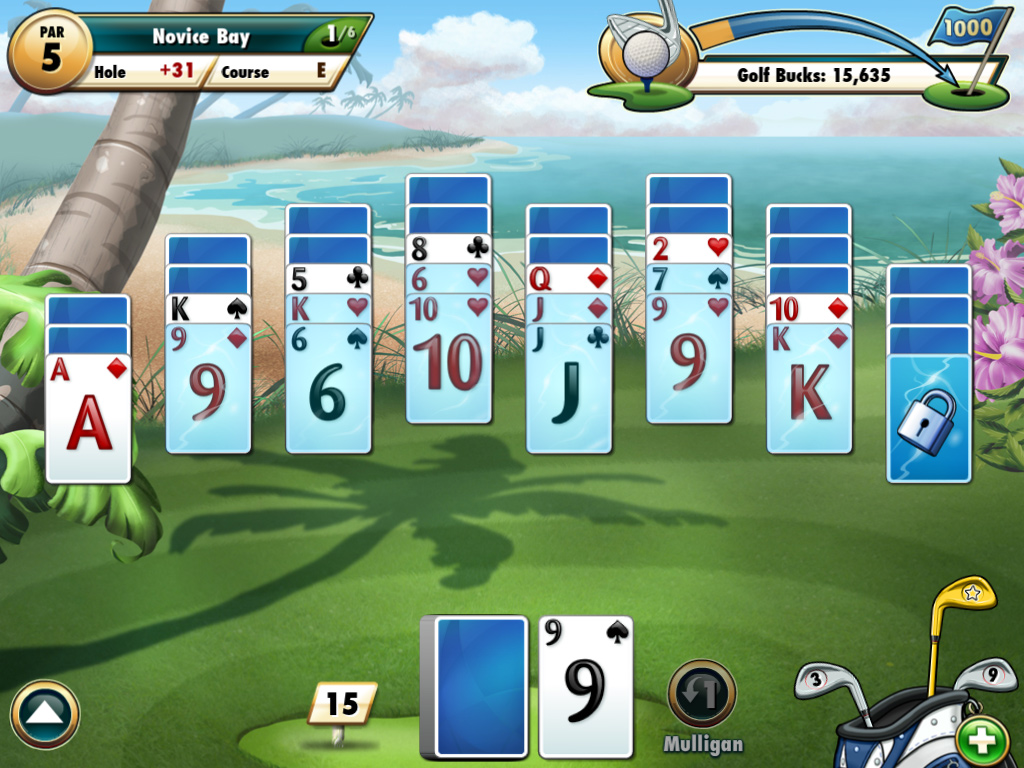Use the Mulligan undo button
1024x768 pixels.
coord(702,694)
